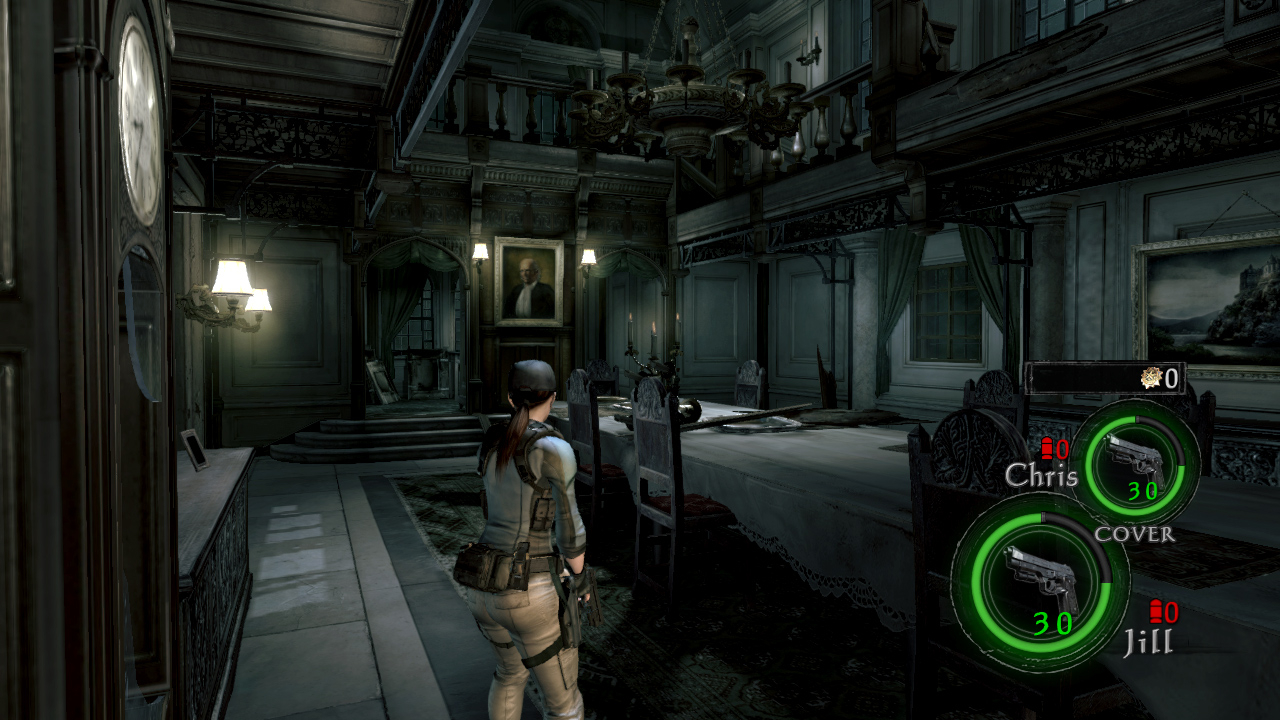Click Chris's handgun weapon icon

point(1135,456)
